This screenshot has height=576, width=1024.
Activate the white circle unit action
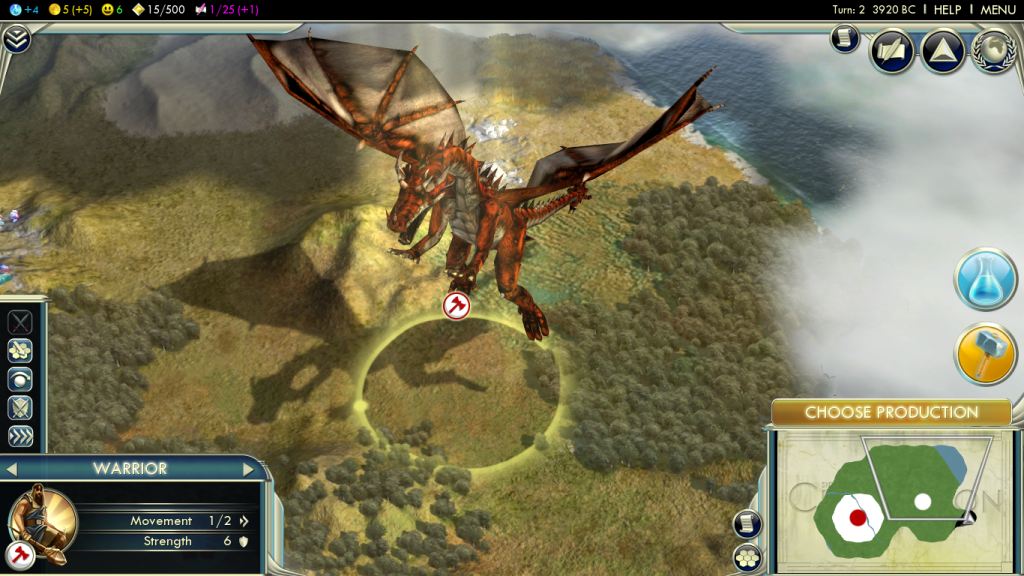pos(20,380)
